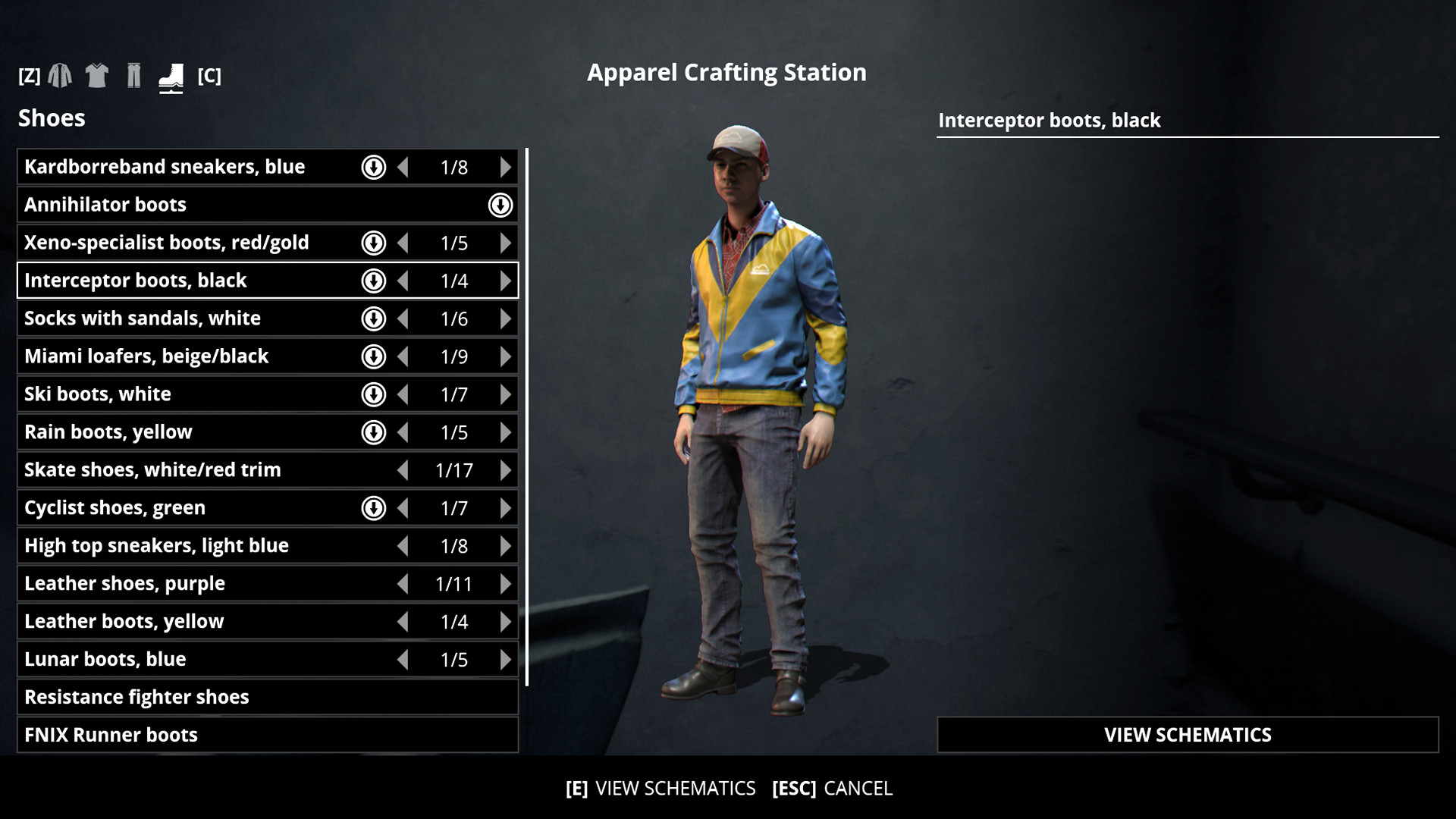1456x819 pixels.
Task: Click schematic icon next to Cyclist shoes, green
Action: pos(374,508)
